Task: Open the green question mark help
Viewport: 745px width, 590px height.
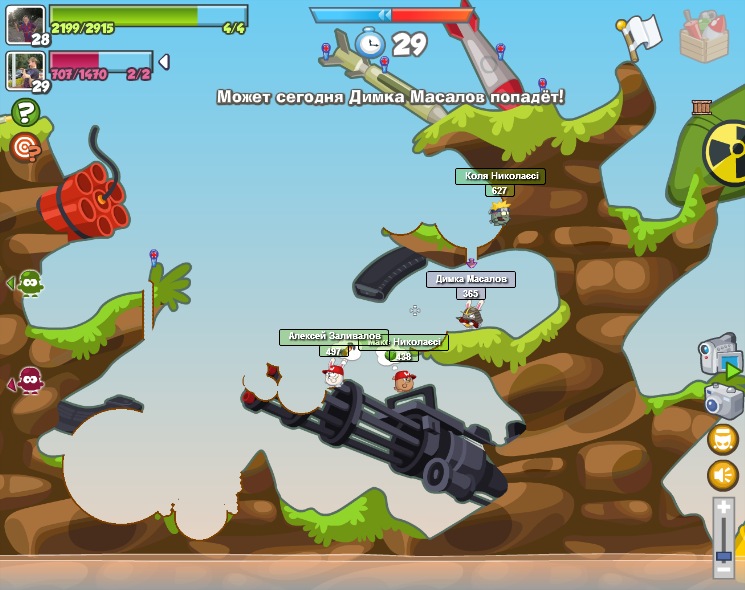Action: click(x=25, y=112)
